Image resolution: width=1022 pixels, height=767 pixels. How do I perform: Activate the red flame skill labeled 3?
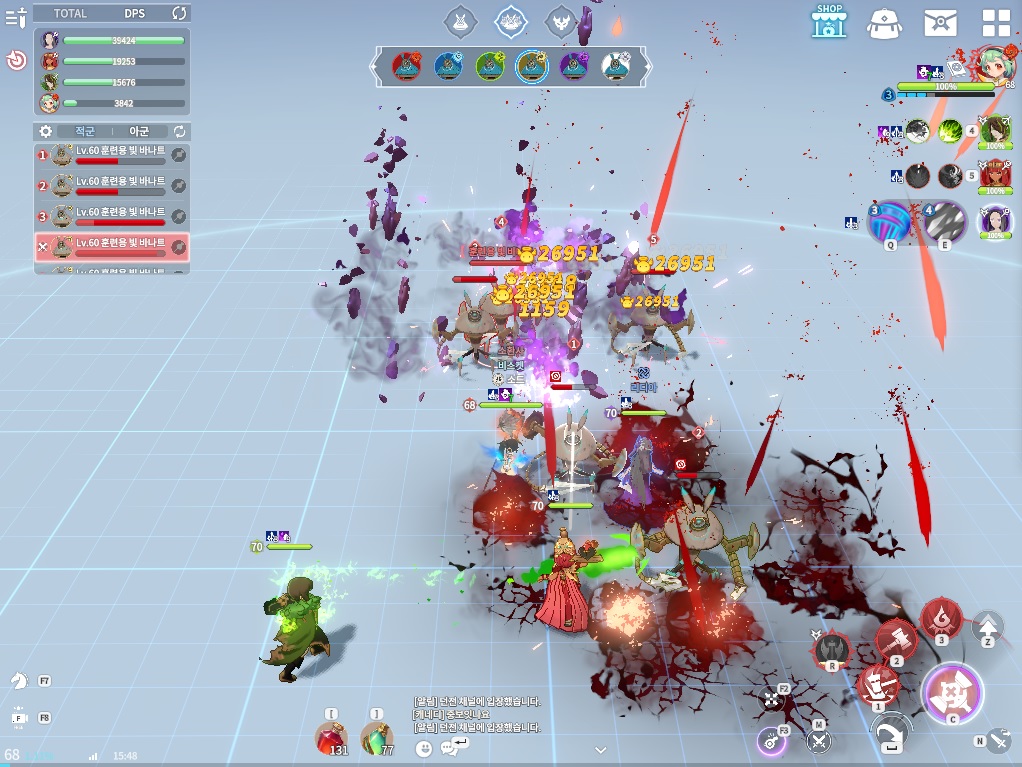coord(941,617)
